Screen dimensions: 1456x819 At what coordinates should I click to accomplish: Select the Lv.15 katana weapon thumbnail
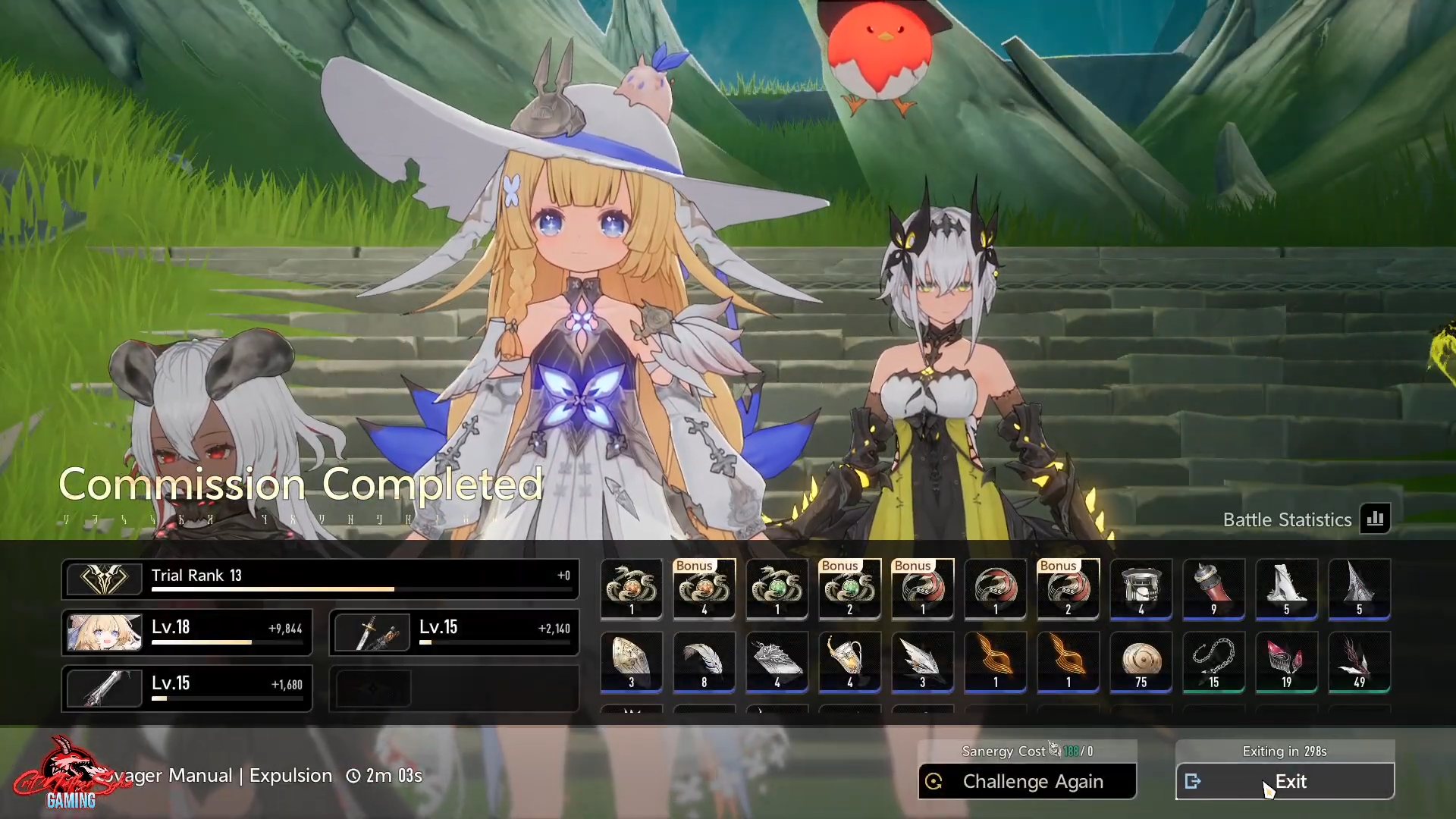pyautogui.click(x=371, y=632)
